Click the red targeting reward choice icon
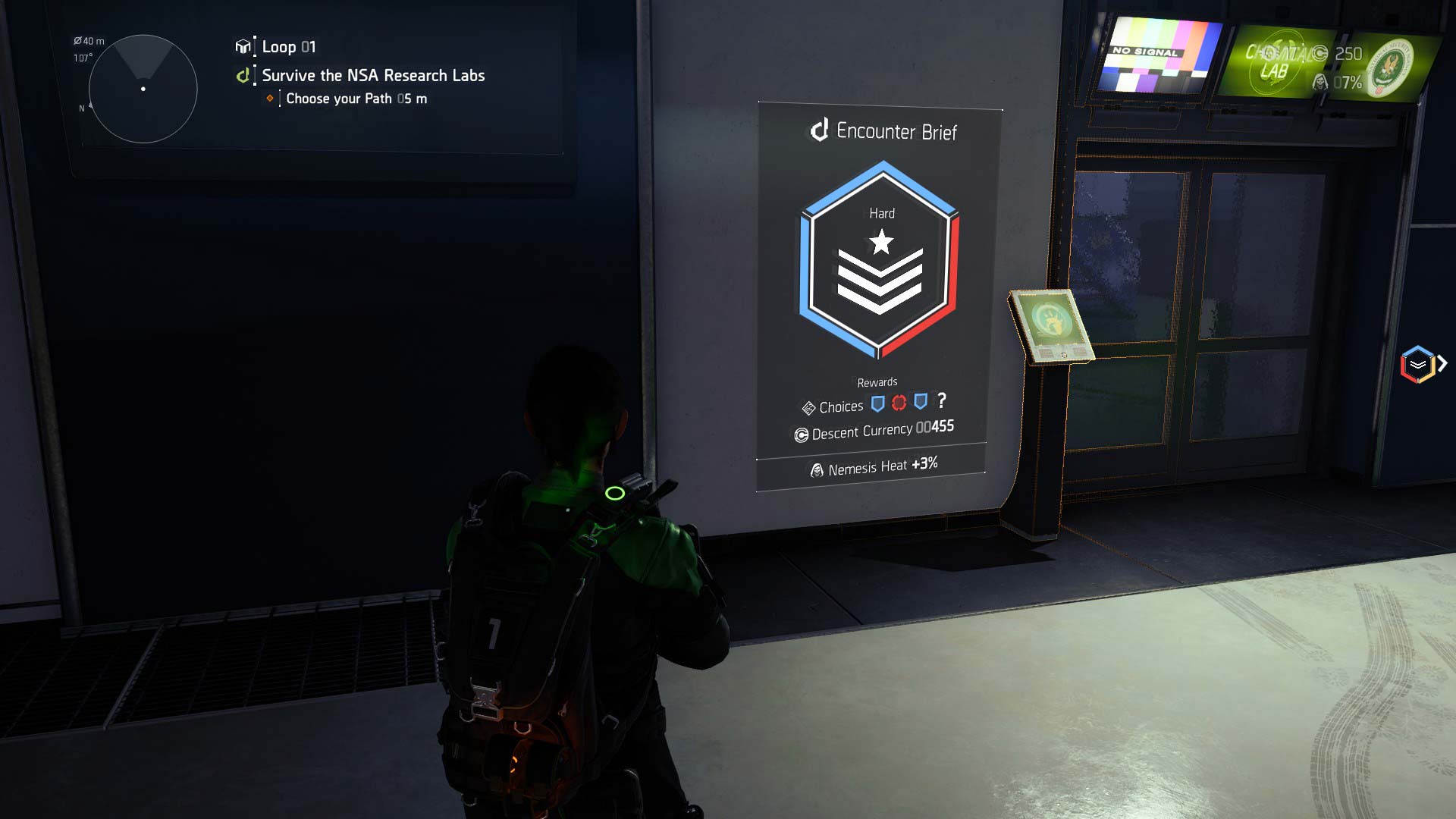The height and width of the screenshot is (819, 1456). pos(899,403)
